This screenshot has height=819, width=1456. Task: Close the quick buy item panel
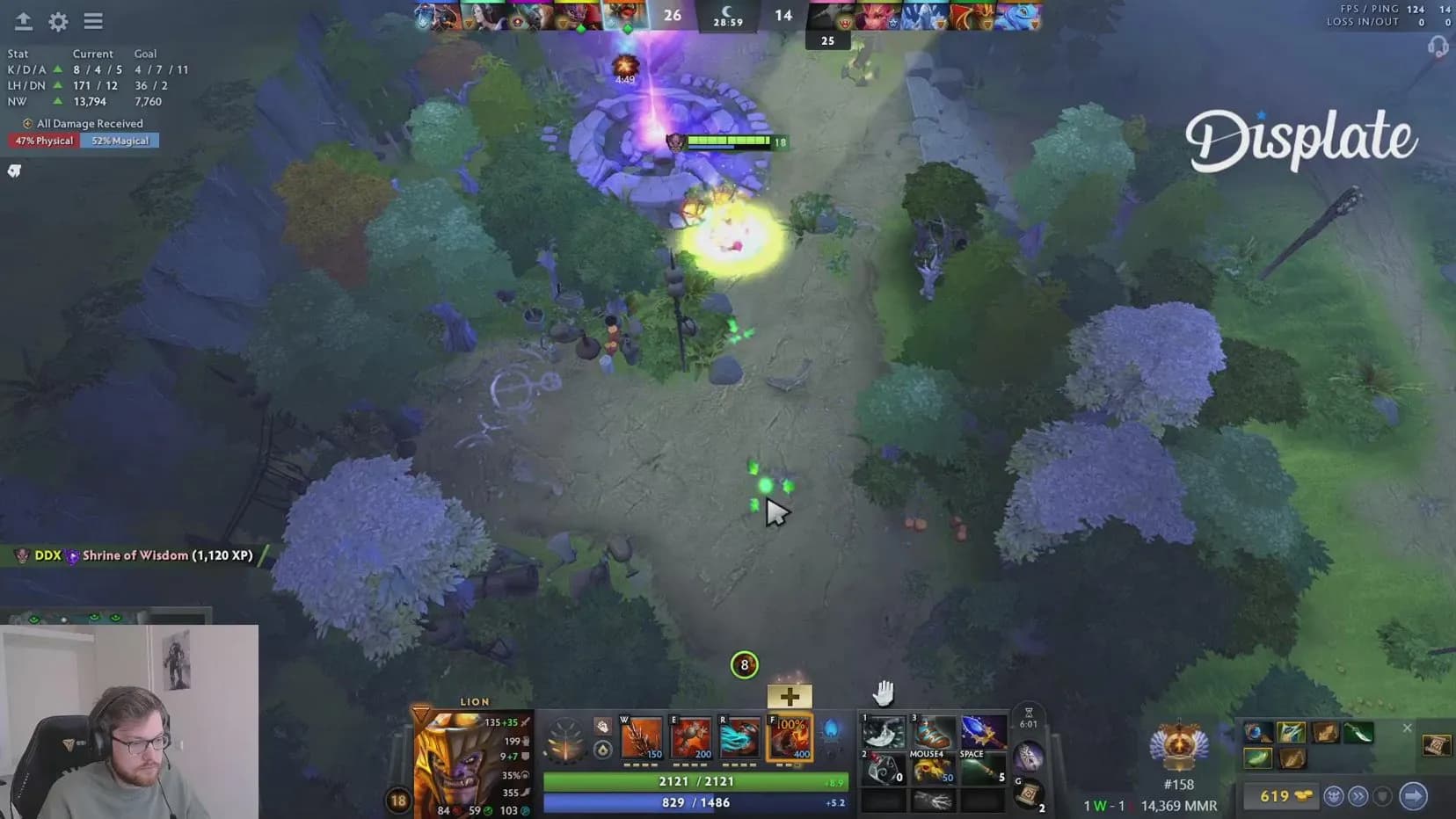[1408, 728]
